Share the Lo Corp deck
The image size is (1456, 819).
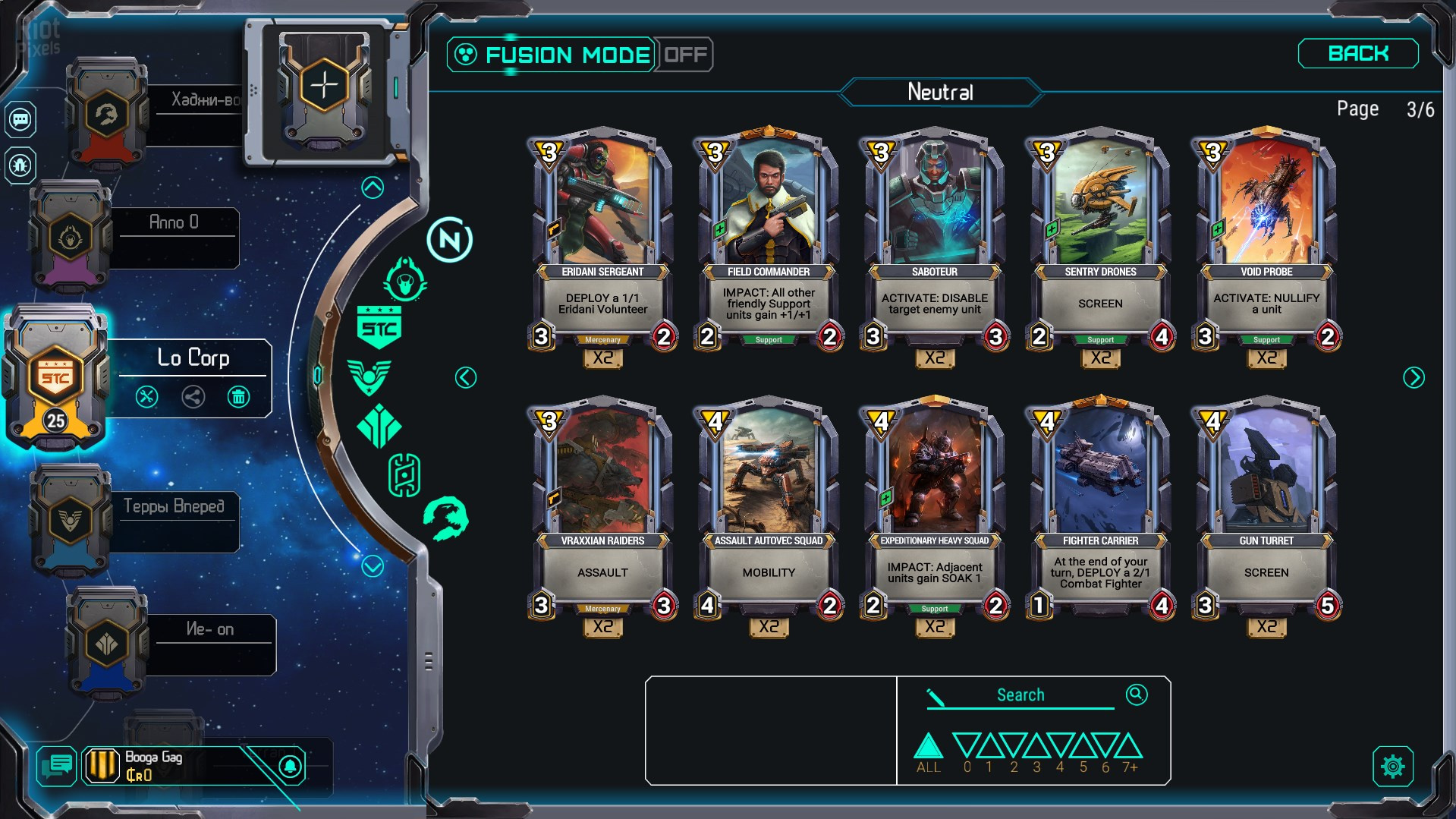193,396
